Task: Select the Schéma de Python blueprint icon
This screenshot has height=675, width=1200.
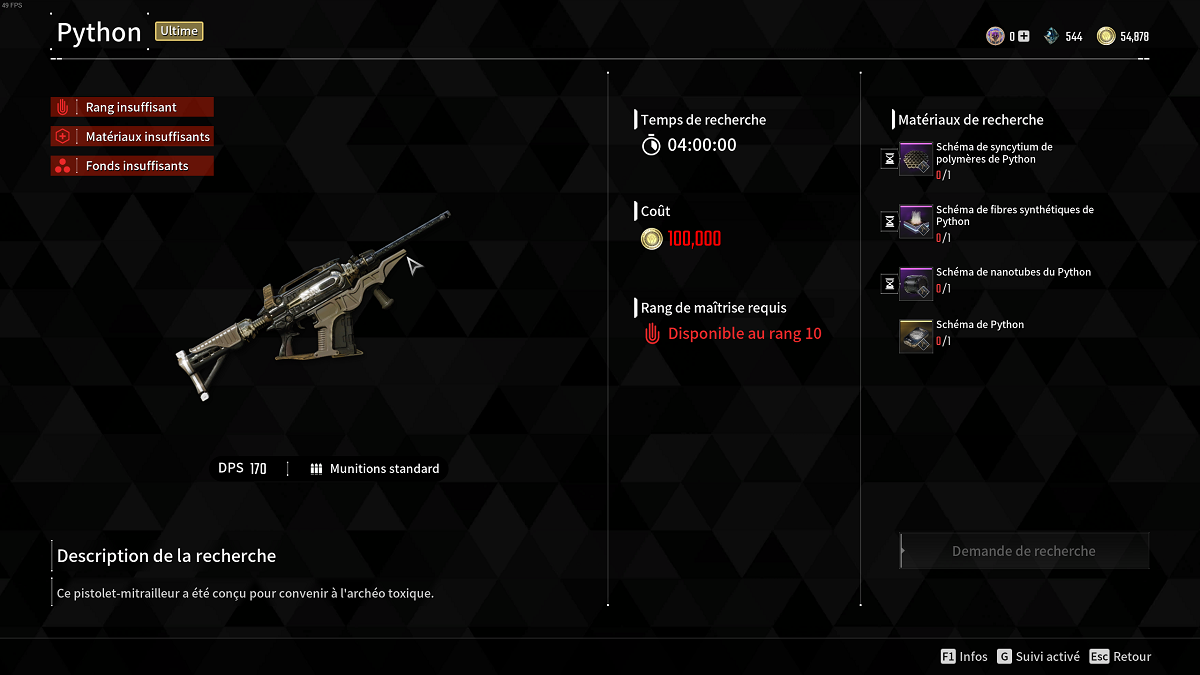Action: [x=915, y=336]
